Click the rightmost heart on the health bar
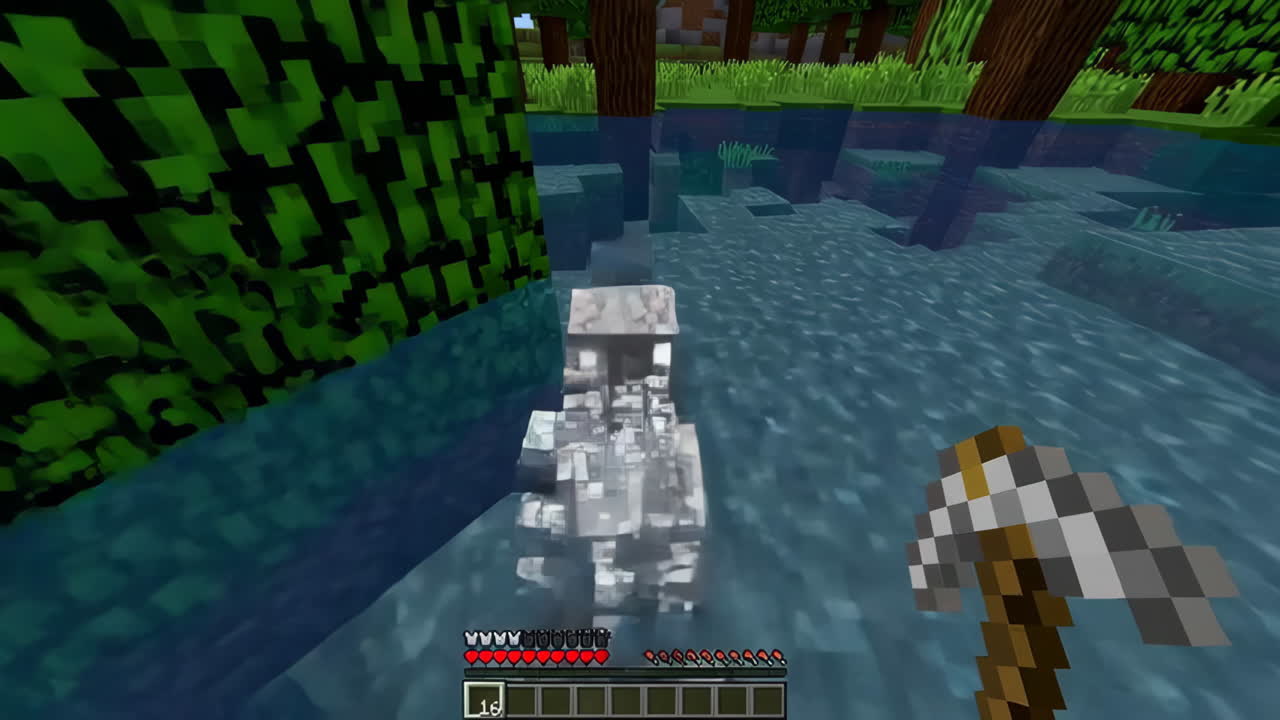 (x=601, y=656)
